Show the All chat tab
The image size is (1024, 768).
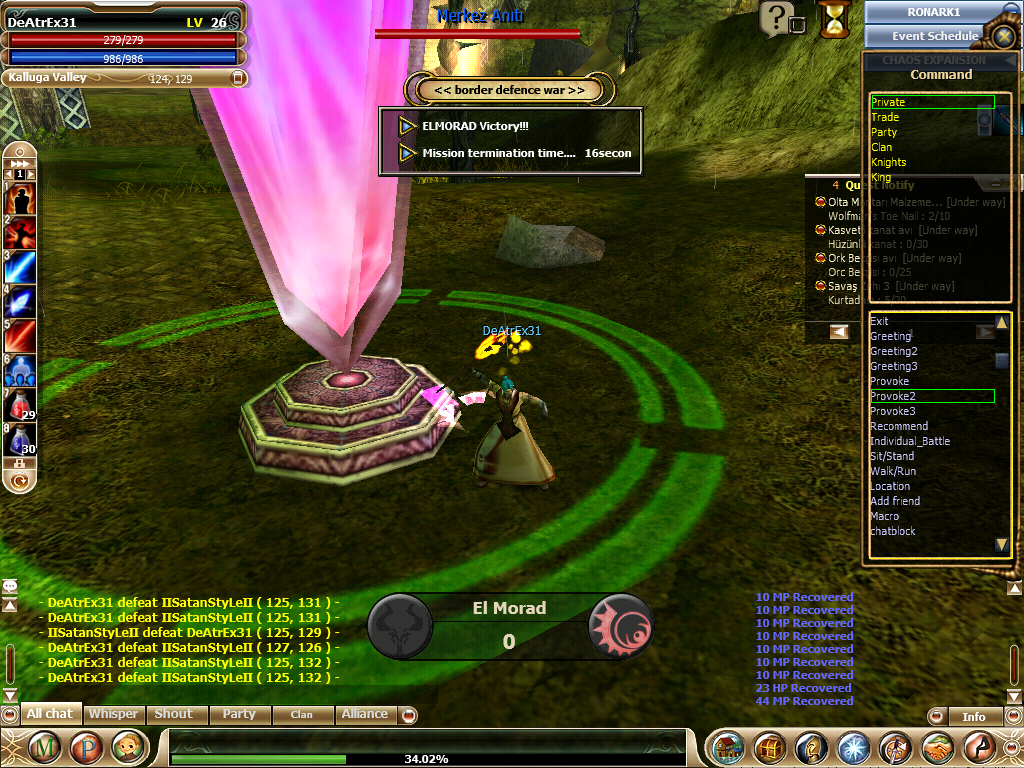pos(50,714)
